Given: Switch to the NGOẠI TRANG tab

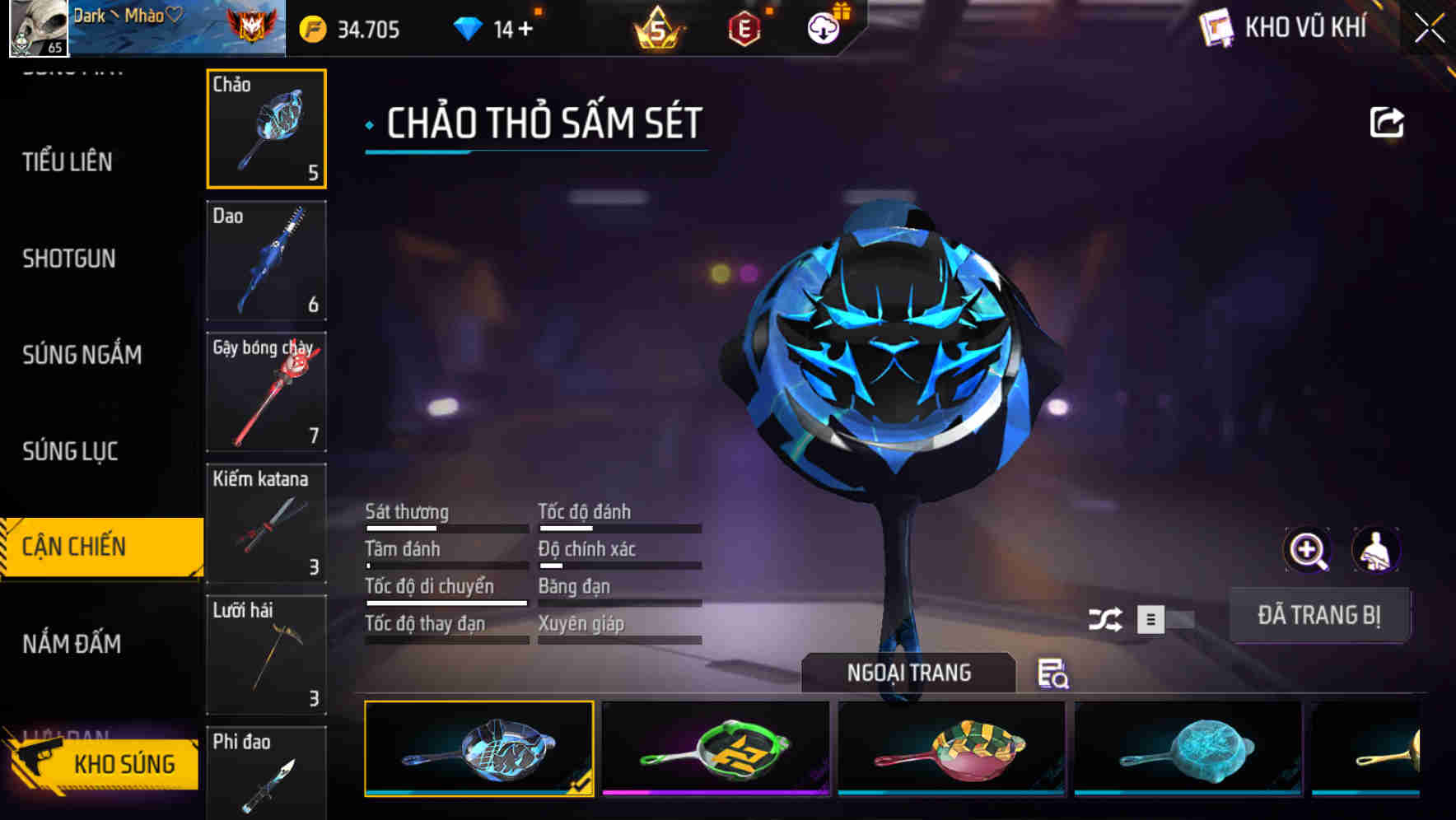Looking at the screenshot, I should point(908,672).
